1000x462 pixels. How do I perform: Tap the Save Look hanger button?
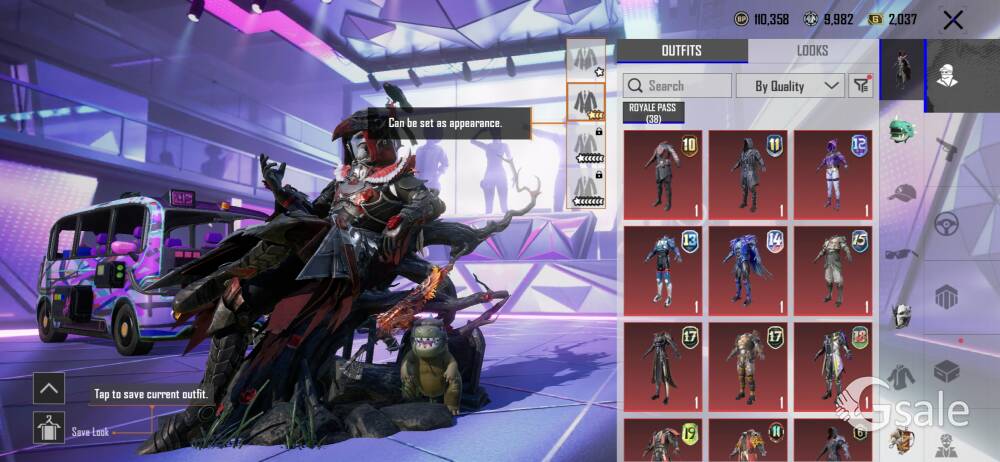49,427
